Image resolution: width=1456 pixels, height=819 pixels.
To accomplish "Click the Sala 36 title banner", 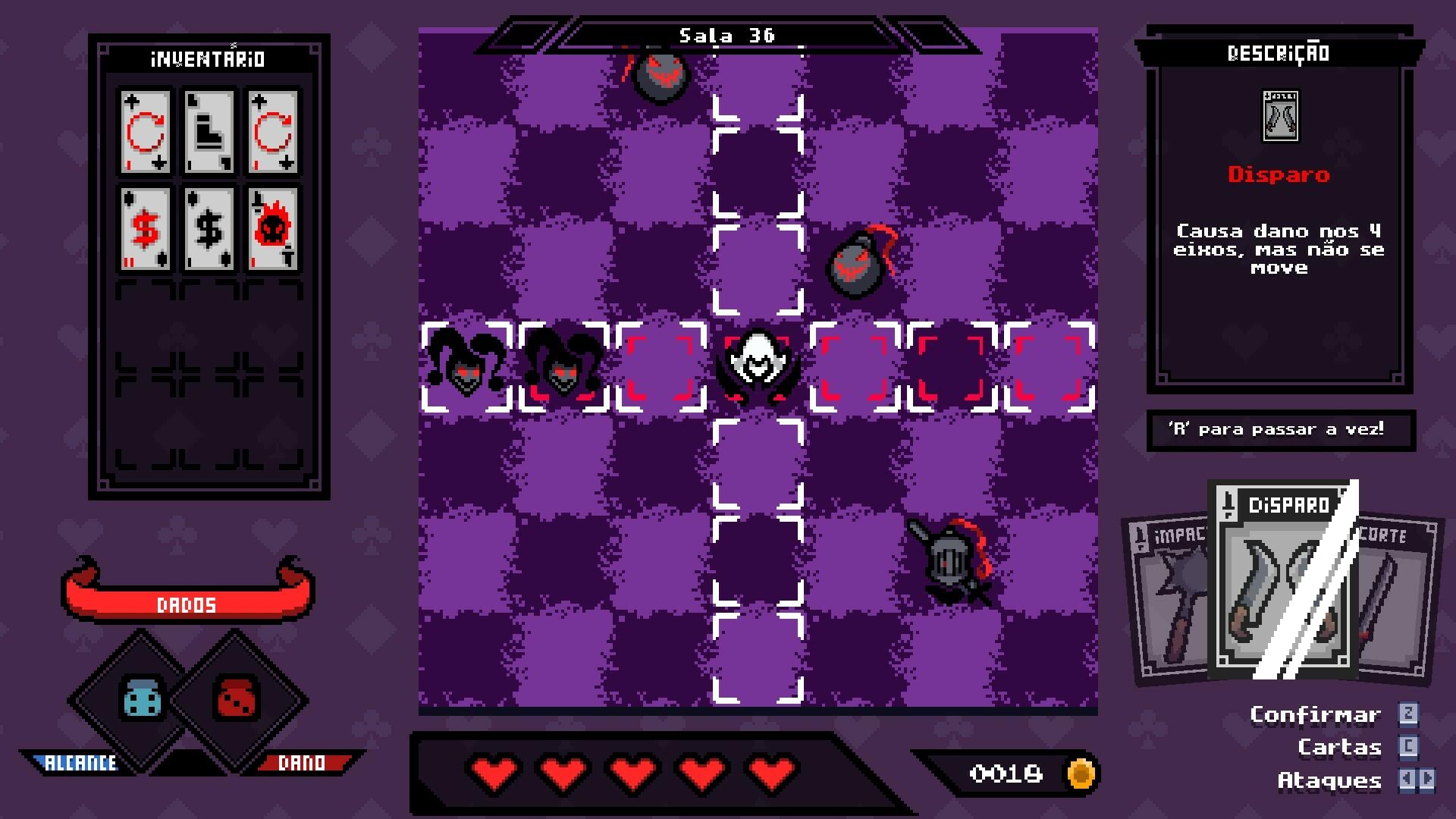I will click(726, 33).
